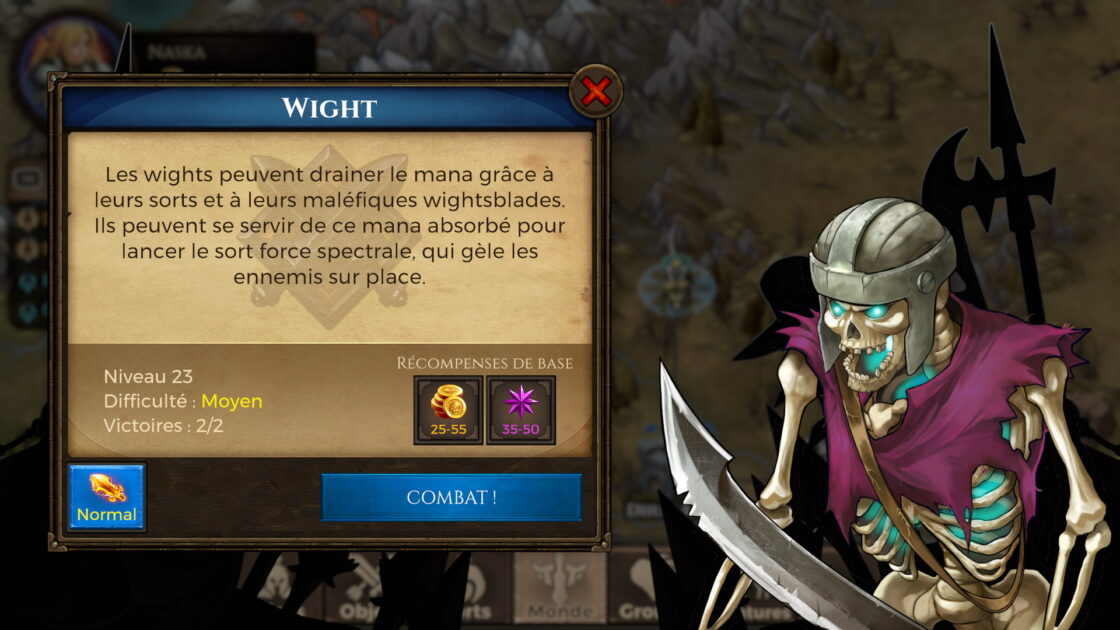Inspect the purple star experience reward
1120x630 pixels.
521,409
